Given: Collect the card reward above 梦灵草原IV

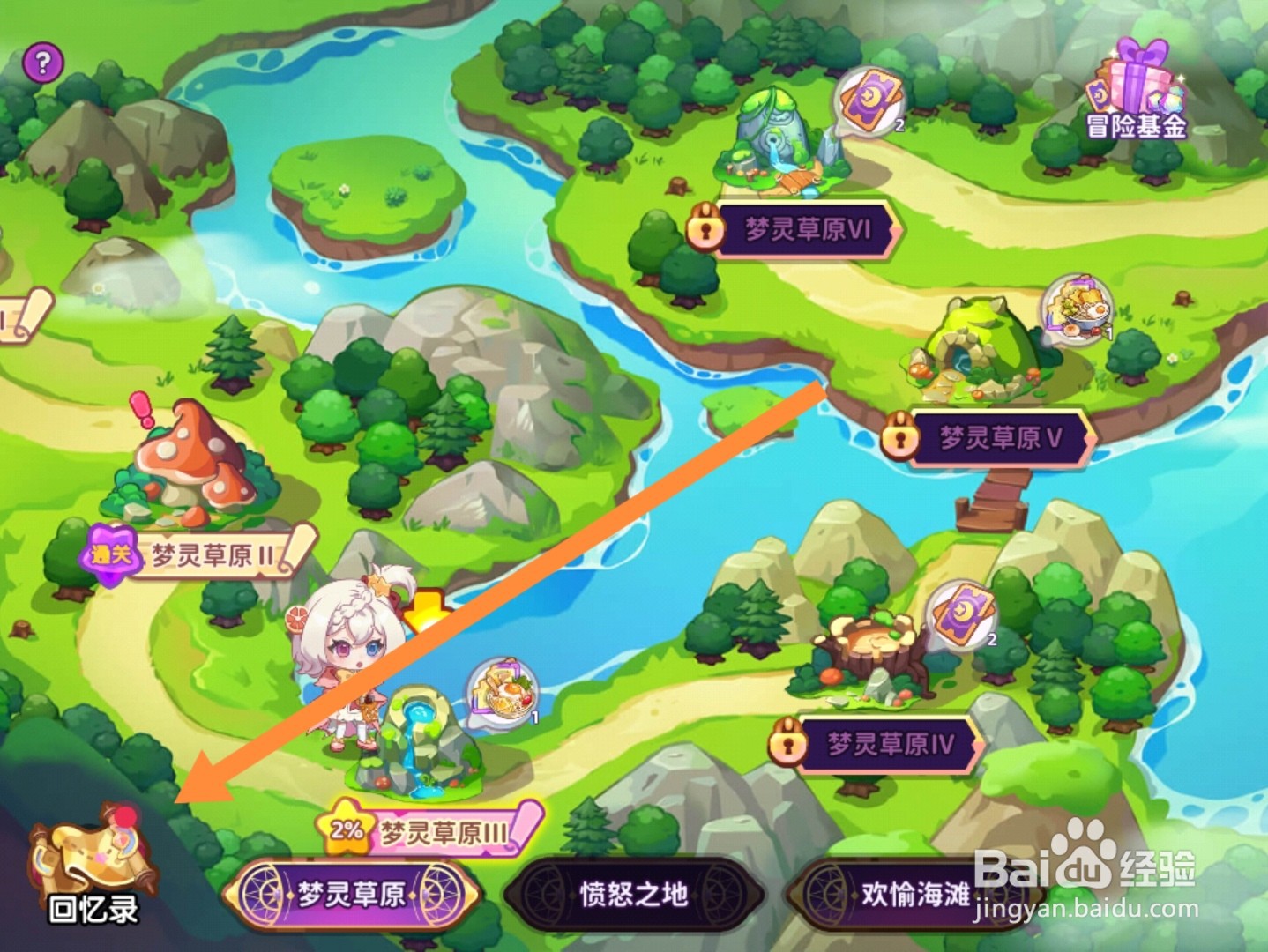Looking at the screenshot, I should (962, 616).
